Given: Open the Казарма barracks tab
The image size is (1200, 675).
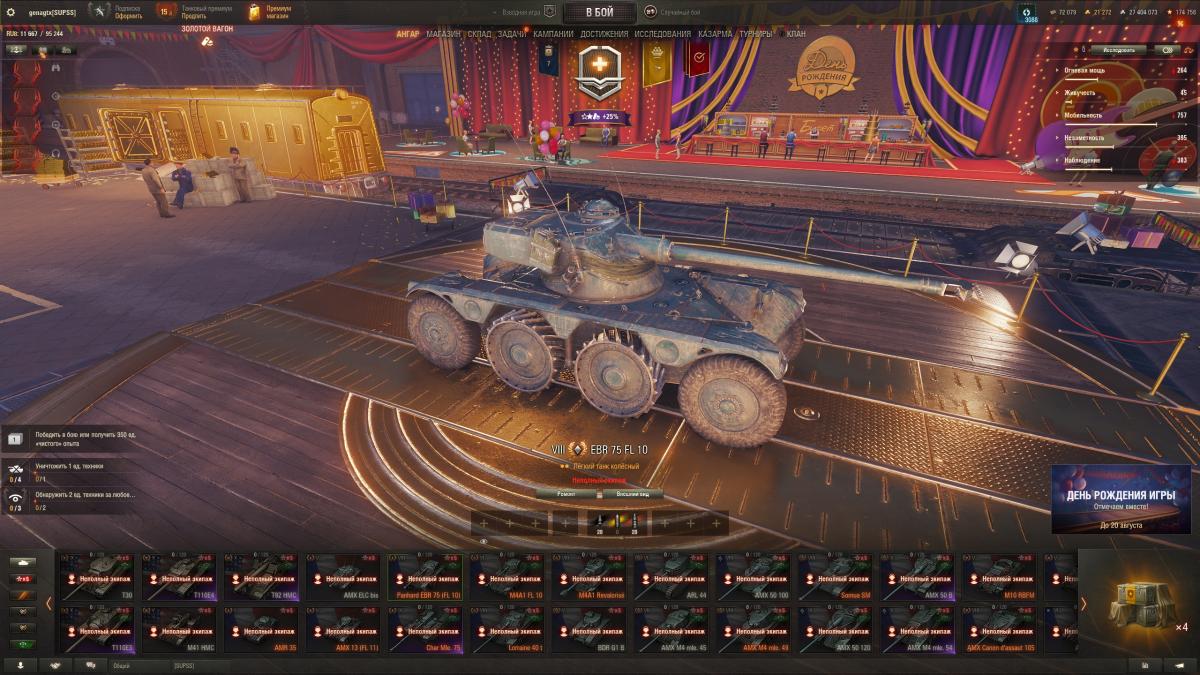Looking at the screenshot, I should pyautogui.click(x=715, y=34).
